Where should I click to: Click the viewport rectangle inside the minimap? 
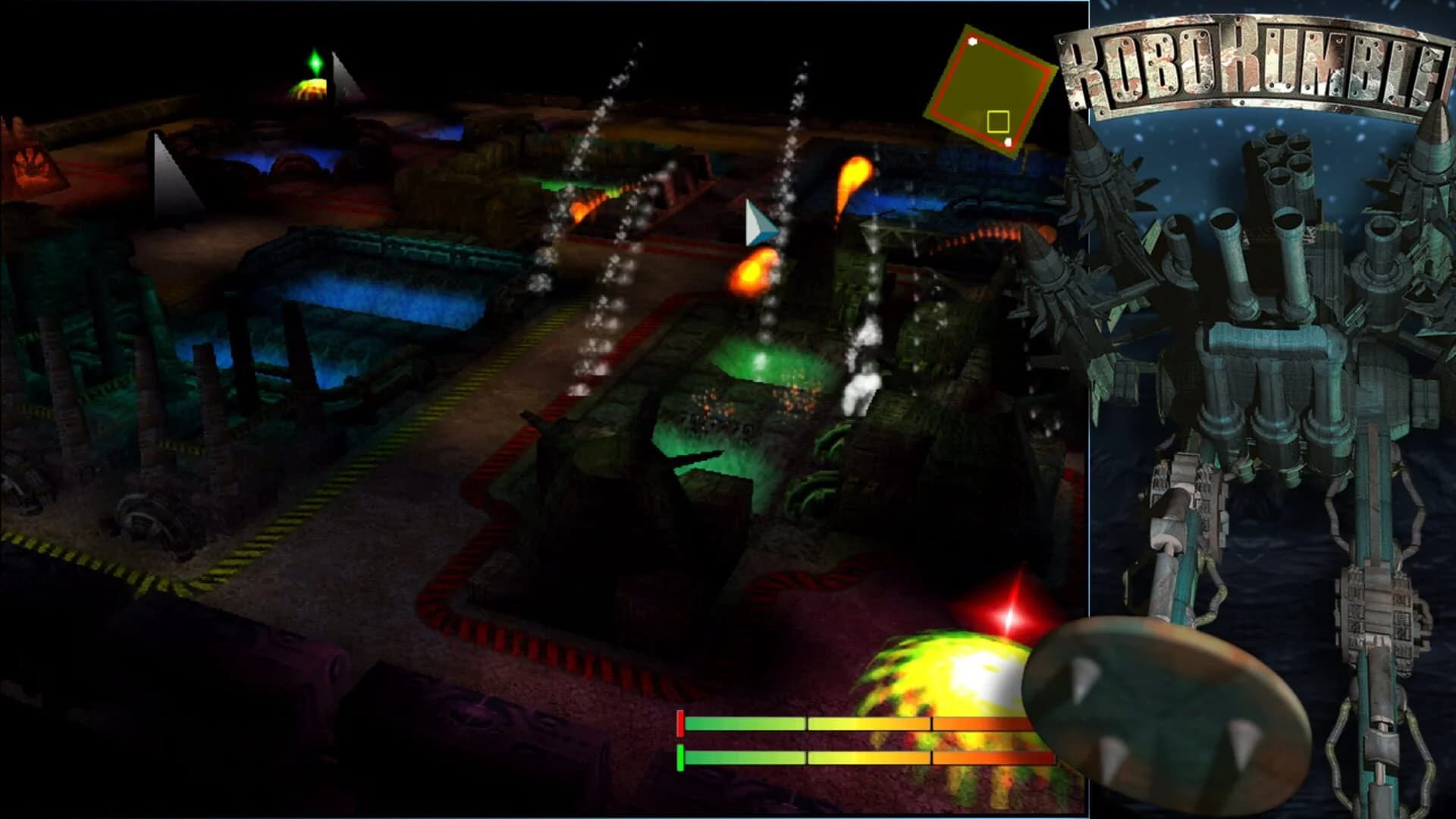tap(999, 122)
